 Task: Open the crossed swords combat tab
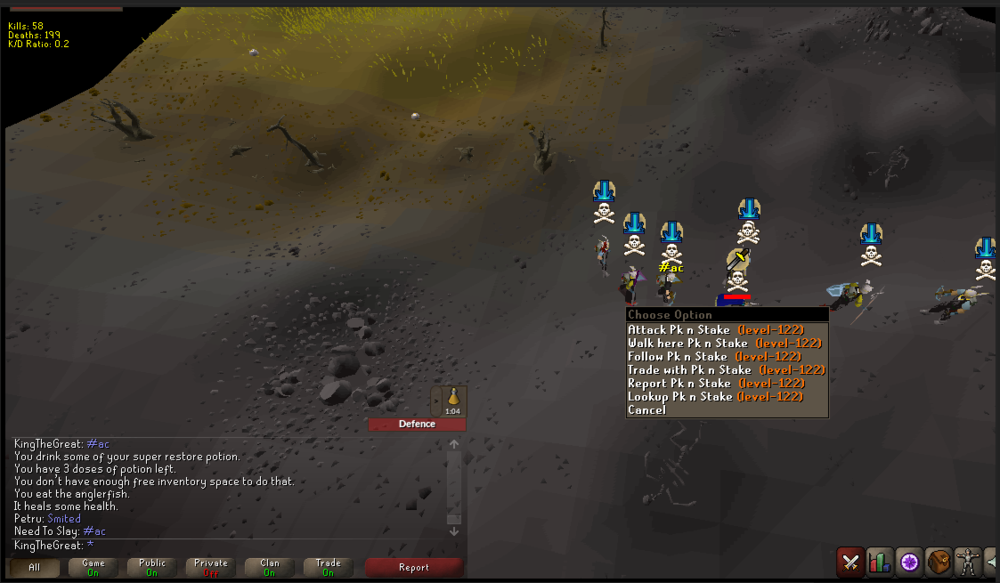[851, 562]
